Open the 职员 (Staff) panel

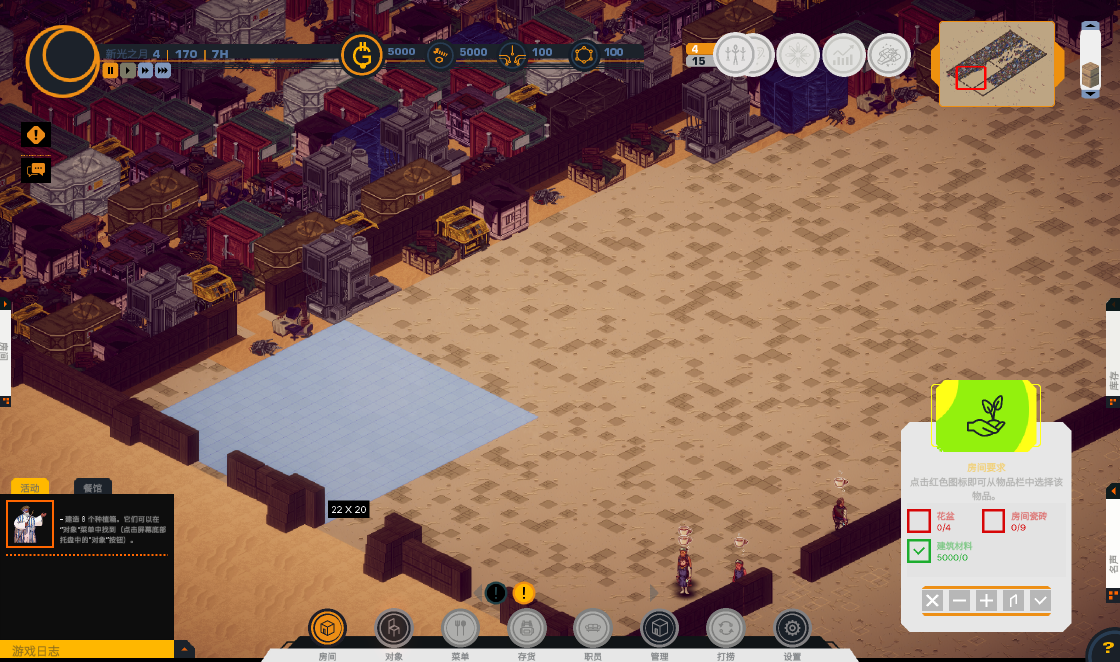point(593,628)
